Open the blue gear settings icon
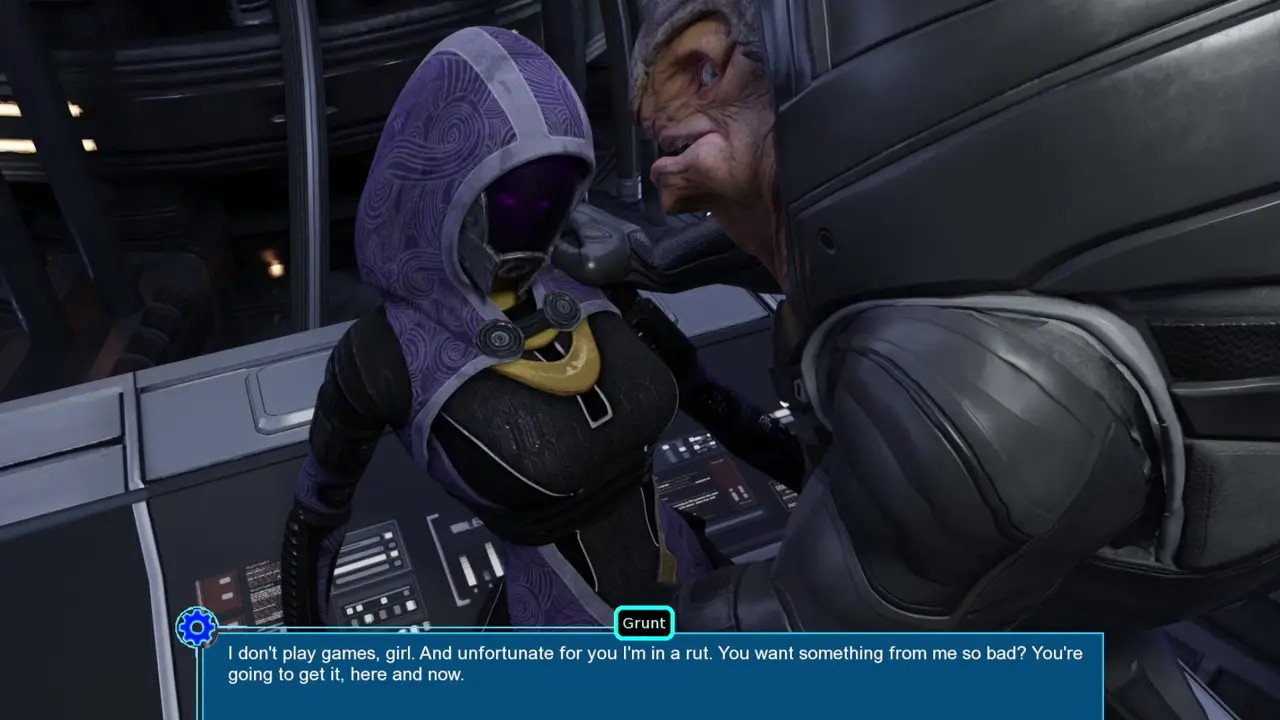This screenshot has height=720, width=1280. (197, 628)
